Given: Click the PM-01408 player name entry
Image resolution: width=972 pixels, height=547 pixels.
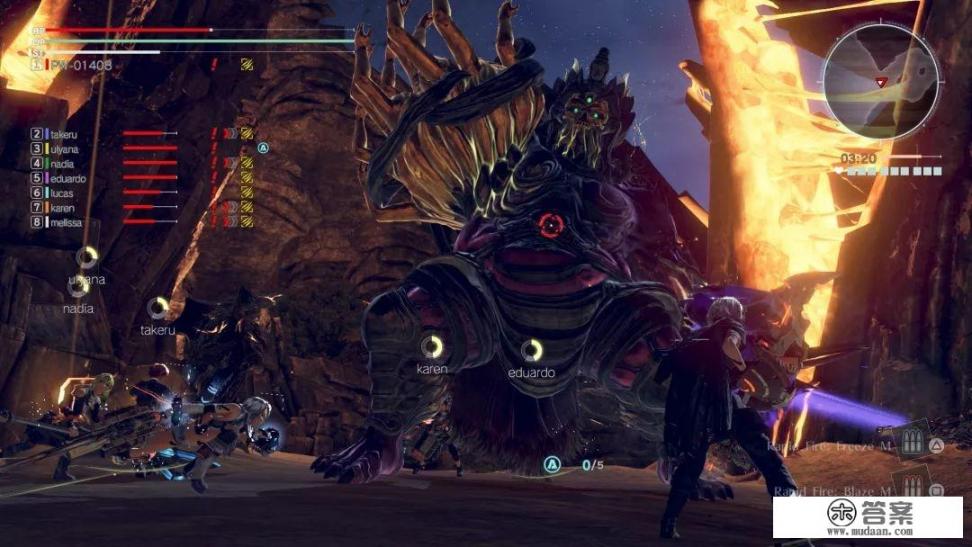Looking at the screenshot, I should pos(78,65).
